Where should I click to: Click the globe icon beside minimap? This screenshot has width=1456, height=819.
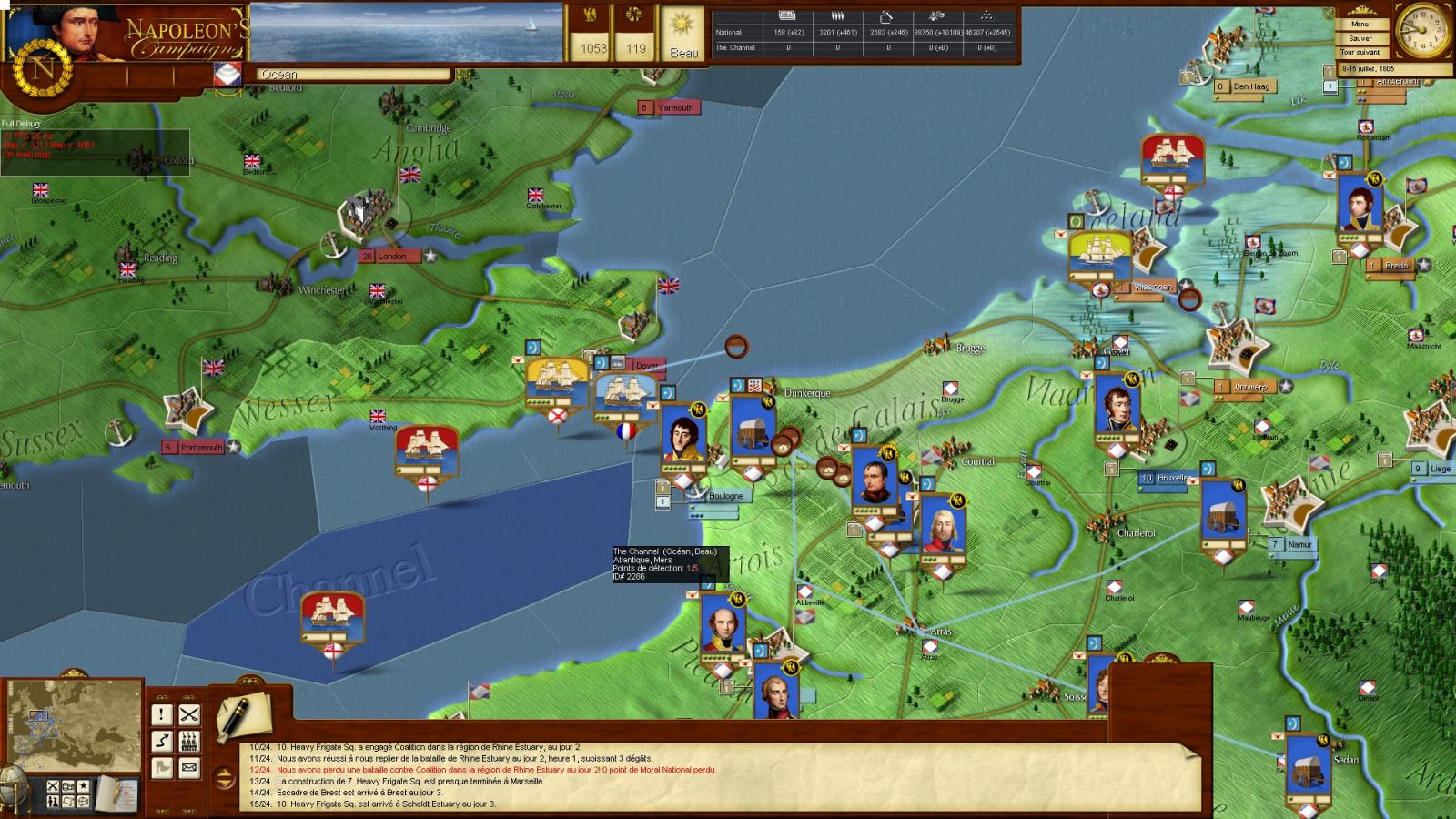(11, 784)
